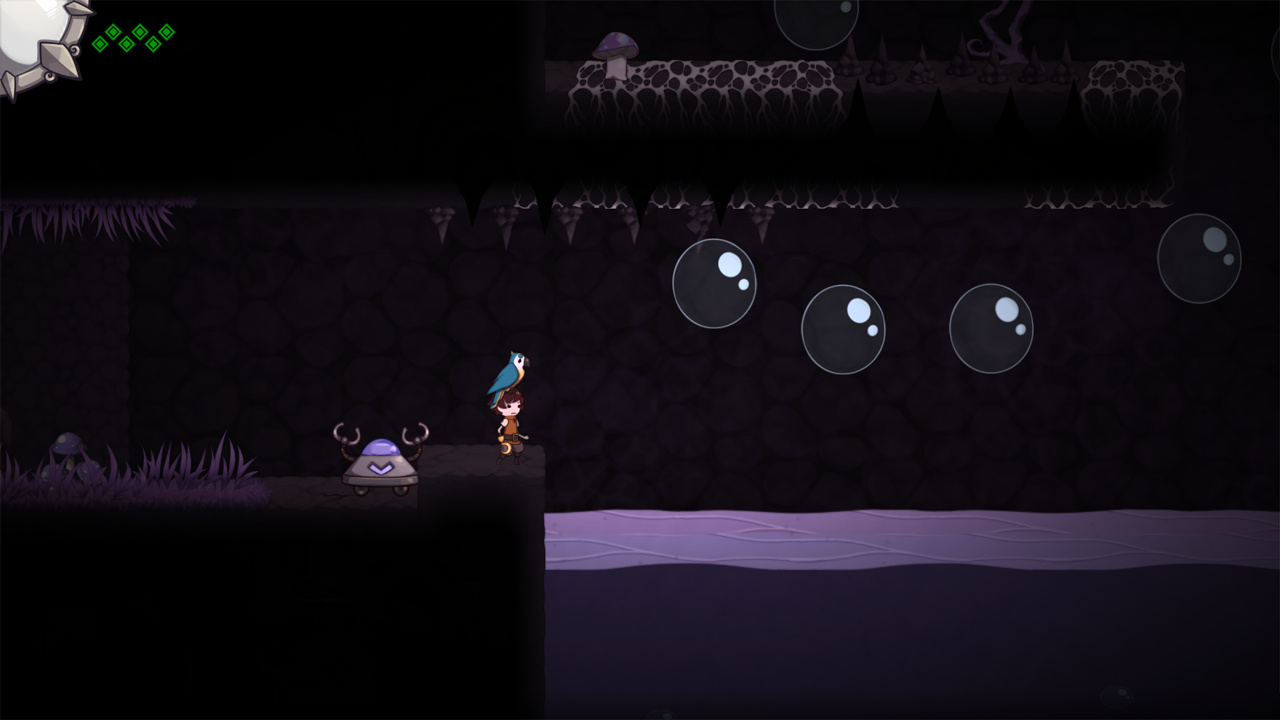The image size is (1280, 720).
Task: Click the robot's right antenna claw
Action: [417, 432]
